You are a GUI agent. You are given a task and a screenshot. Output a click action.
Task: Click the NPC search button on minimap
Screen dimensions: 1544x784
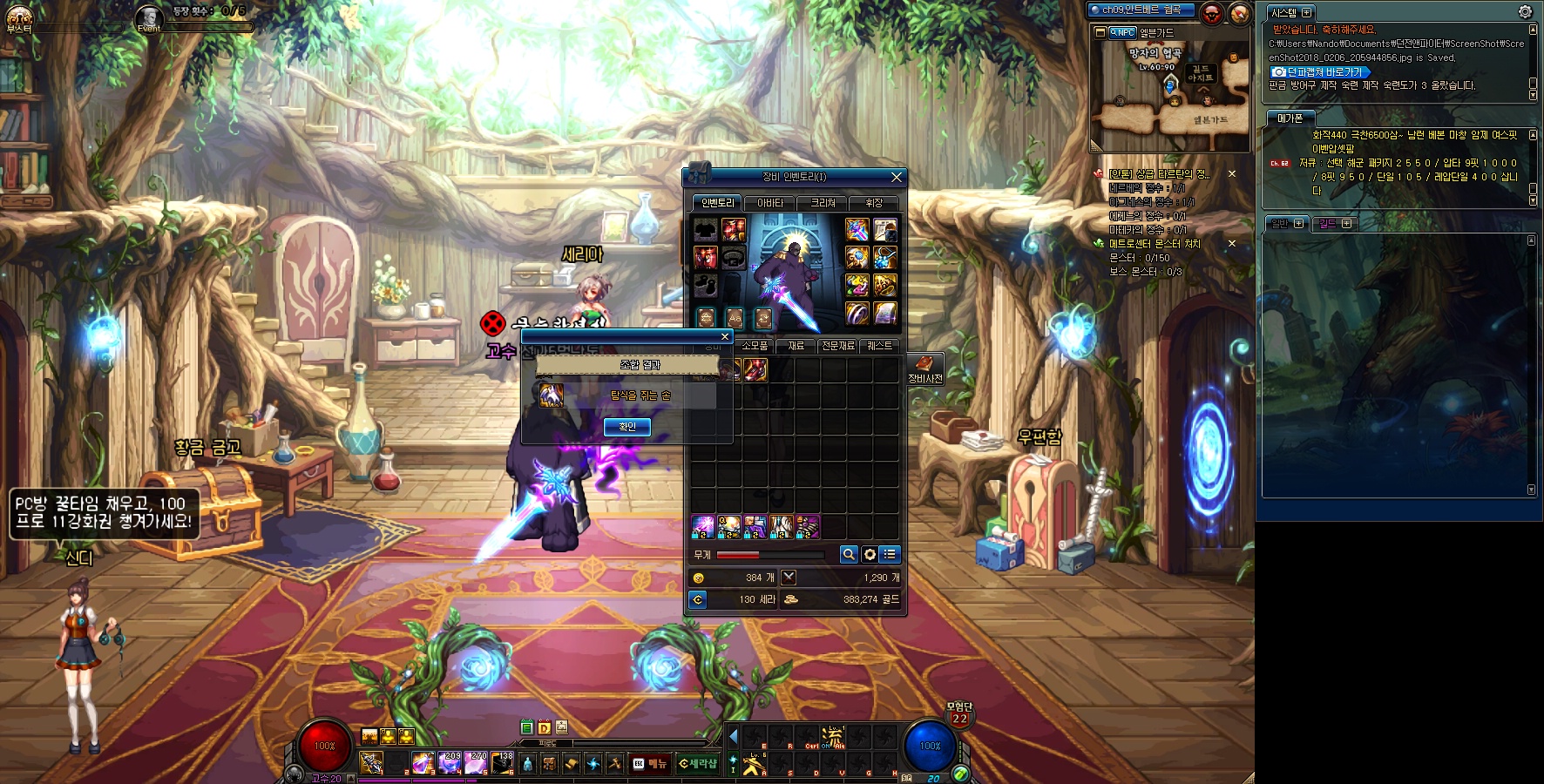point(1122,32)
